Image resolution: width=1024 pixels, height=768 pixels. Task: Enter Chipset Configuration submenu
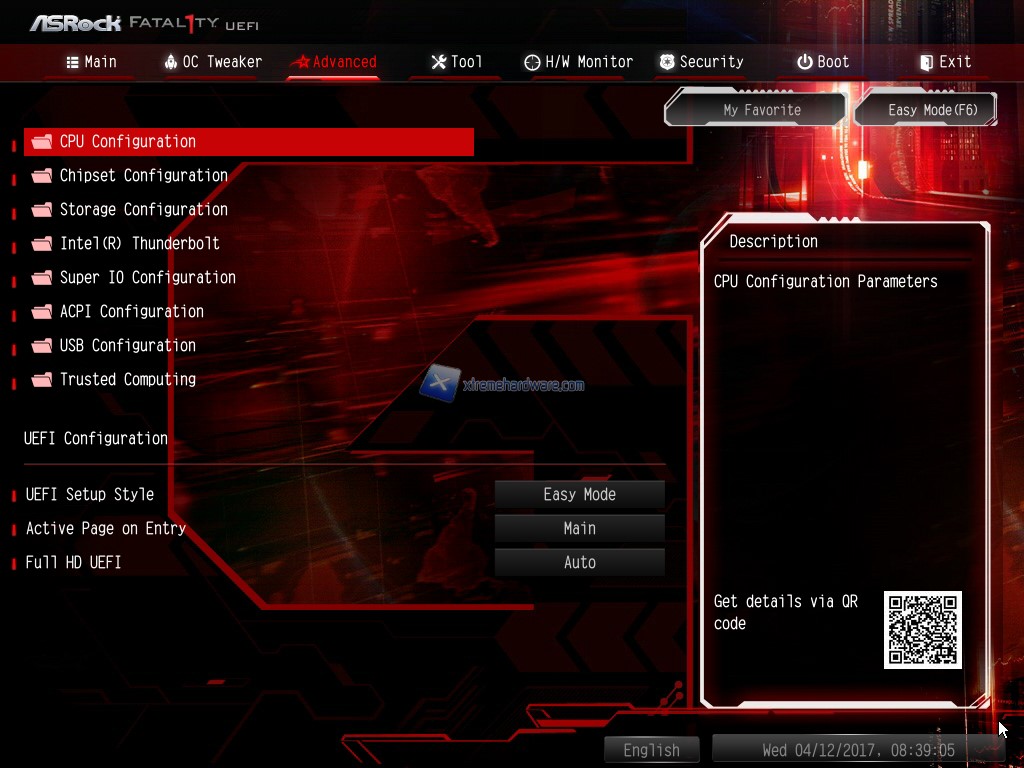coord(143,176)
